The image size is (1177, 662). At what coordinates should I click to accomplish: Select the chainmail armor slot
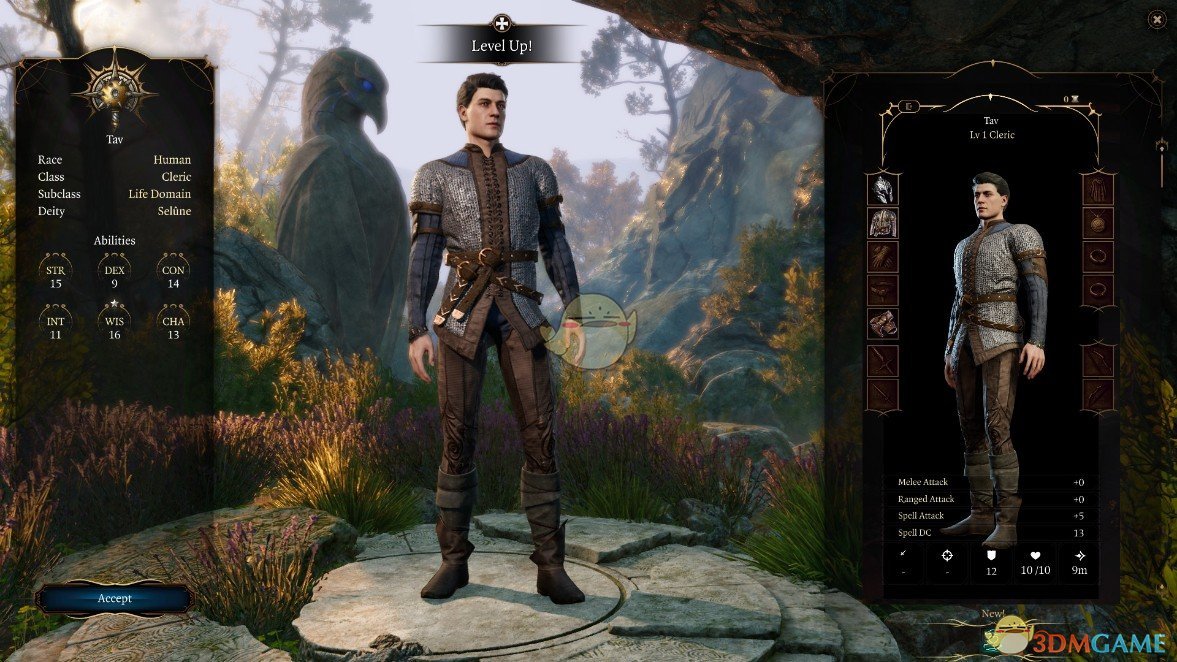pos(882,223)
